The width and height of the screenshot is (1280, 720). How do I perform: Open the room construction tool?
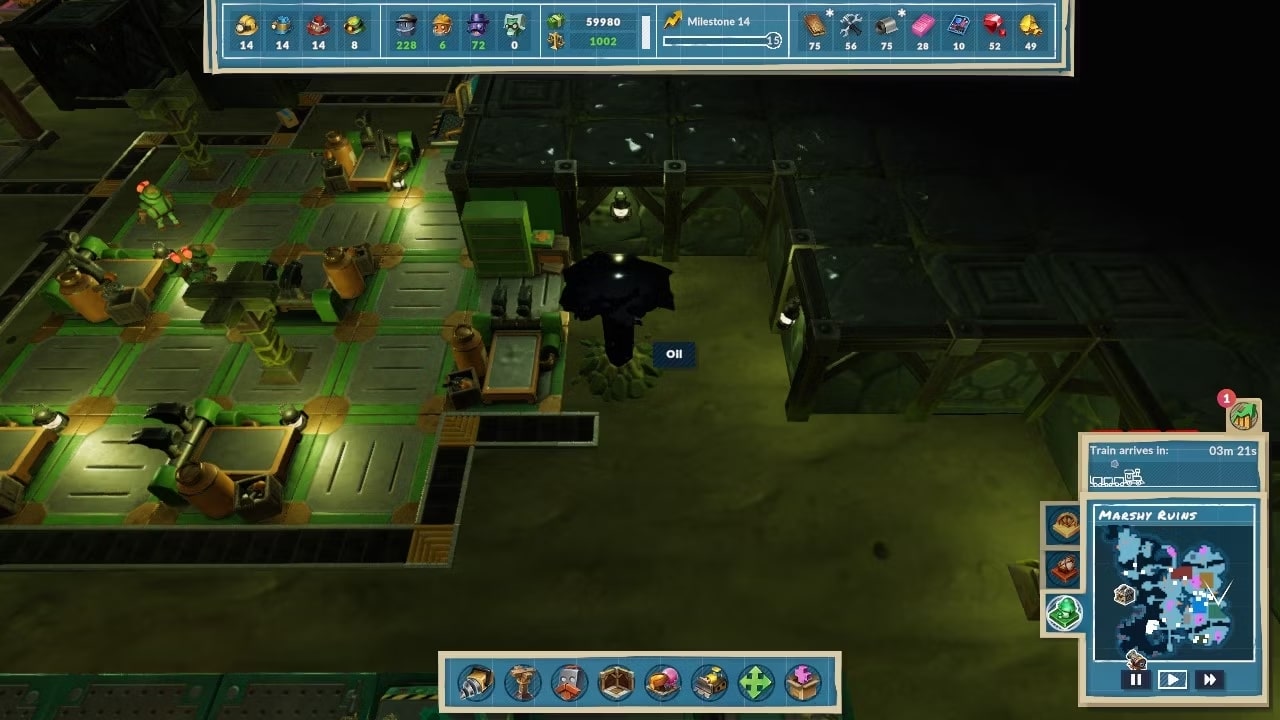coord(616,683)
